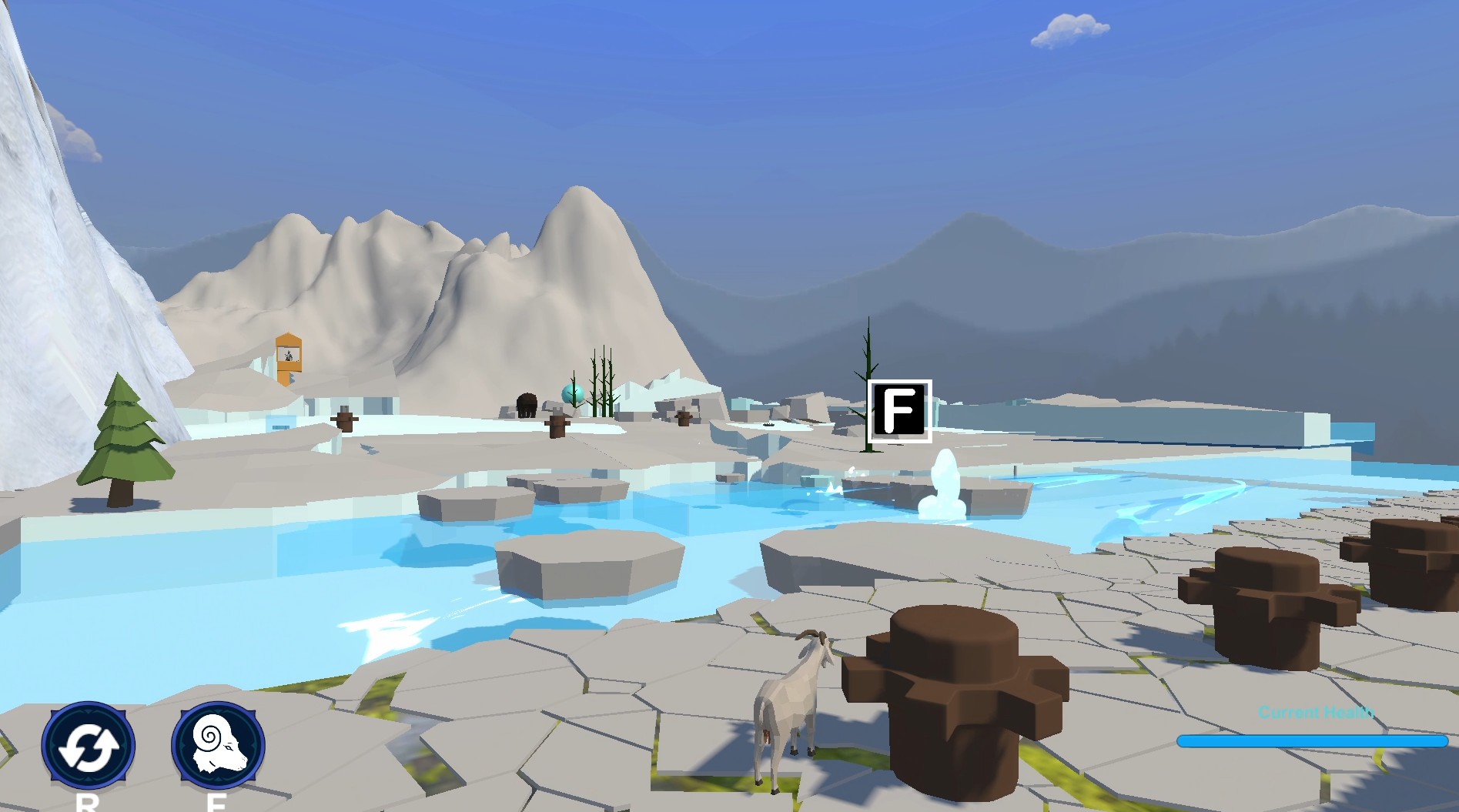Select the Current Health status display
The width and height of the screenshot is (1459, 812).
1316,723
